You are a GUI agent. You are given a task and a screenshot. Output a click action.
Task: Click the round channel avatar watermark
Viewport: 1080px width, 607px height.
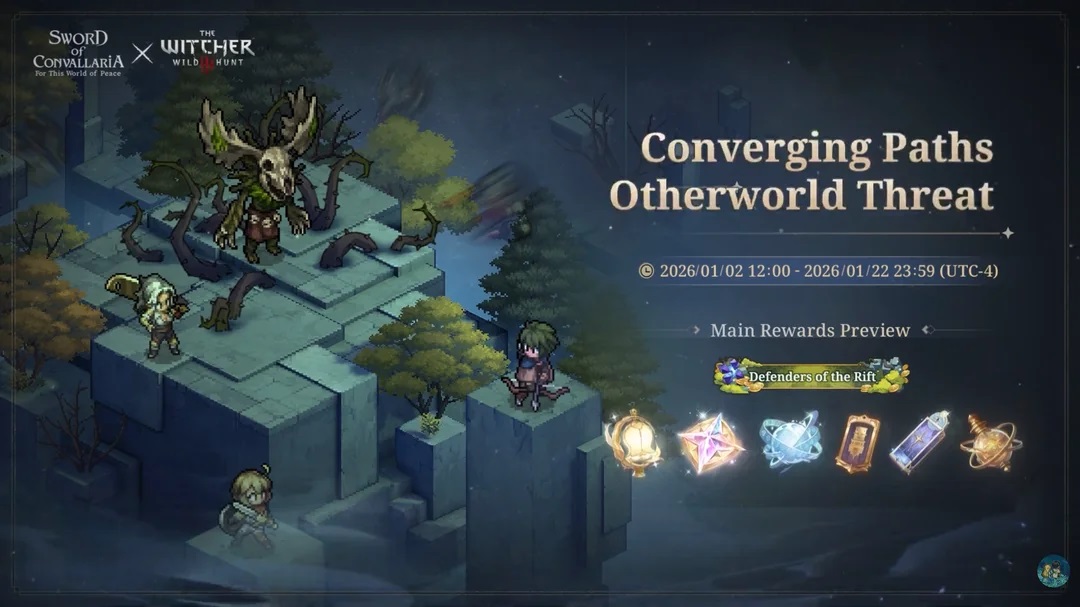click(1053, 571)
